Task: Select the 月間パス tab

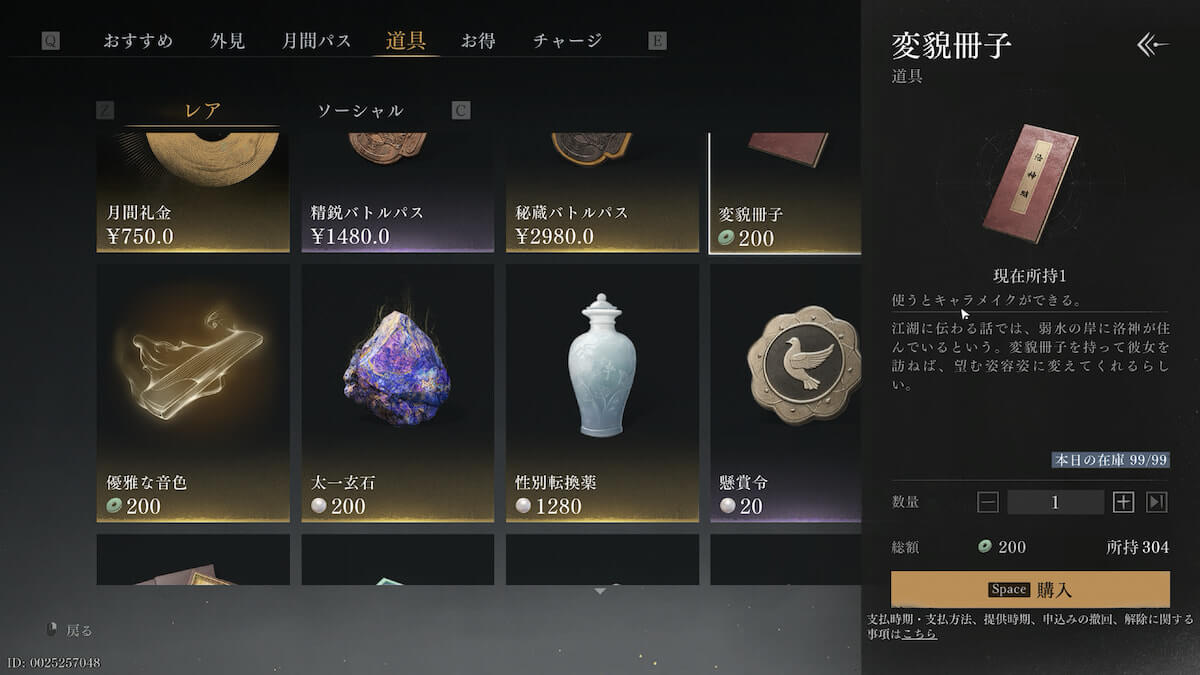Action: pyautogui.click(x=316, y=41)
